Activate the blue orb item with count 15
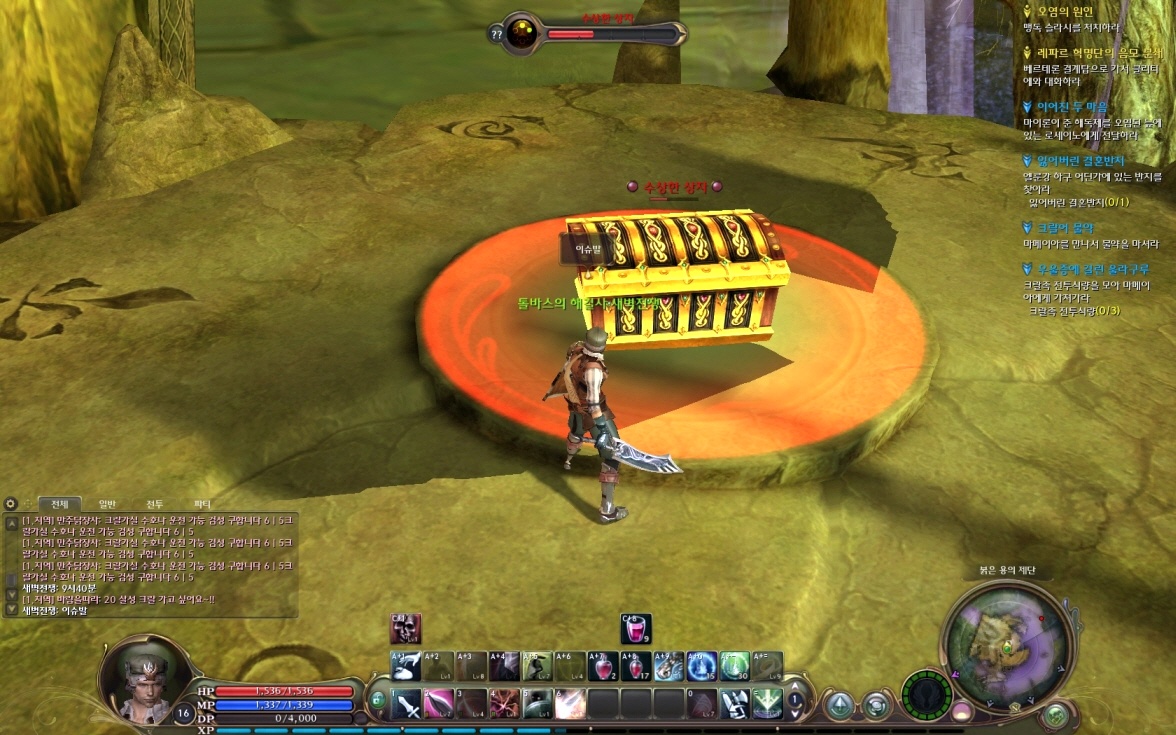Image resolution: width=1176 pixels, height=735 pixels. (701, 667)
